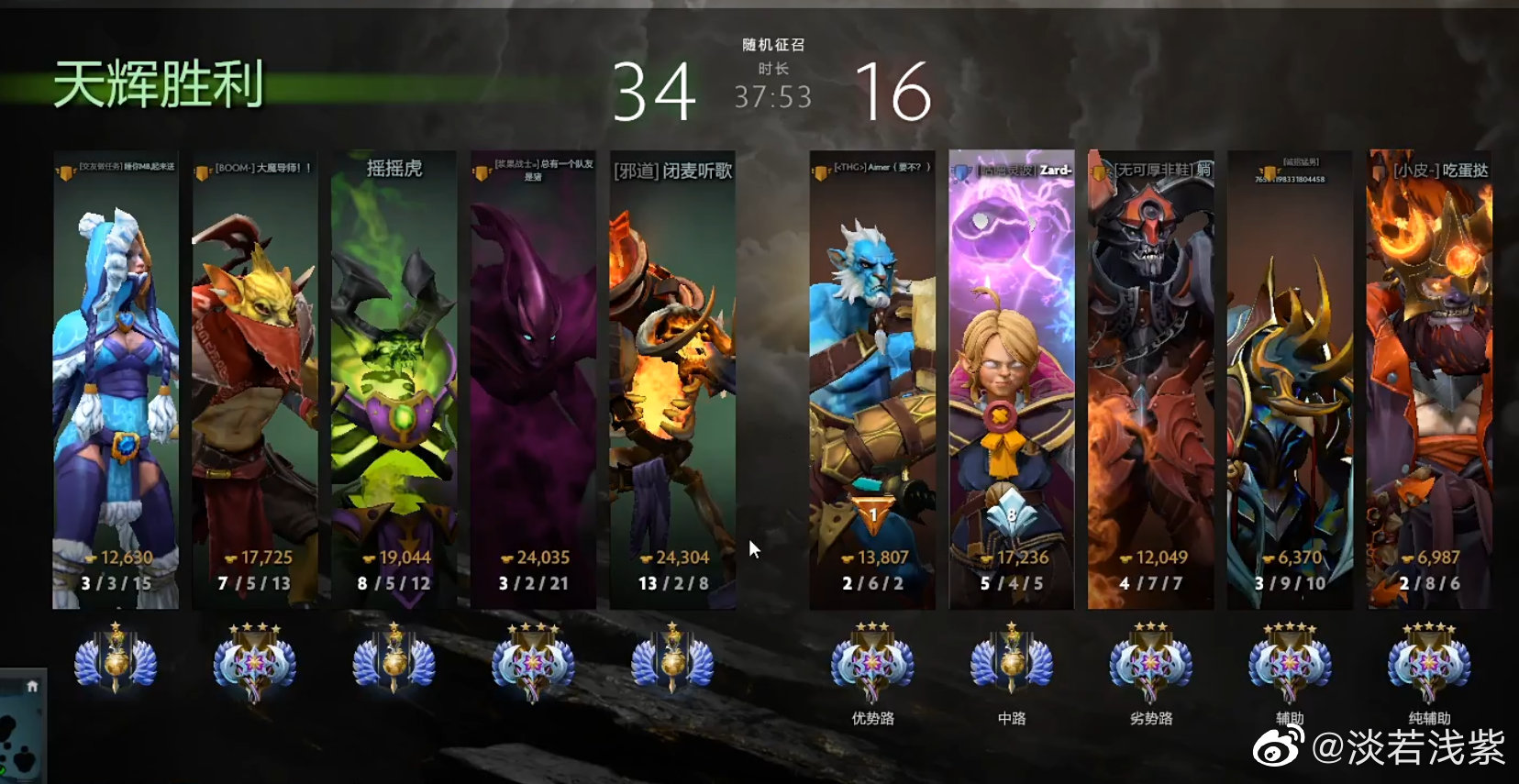Open 闭麦听歌's Clinkz card

point(672,380)
